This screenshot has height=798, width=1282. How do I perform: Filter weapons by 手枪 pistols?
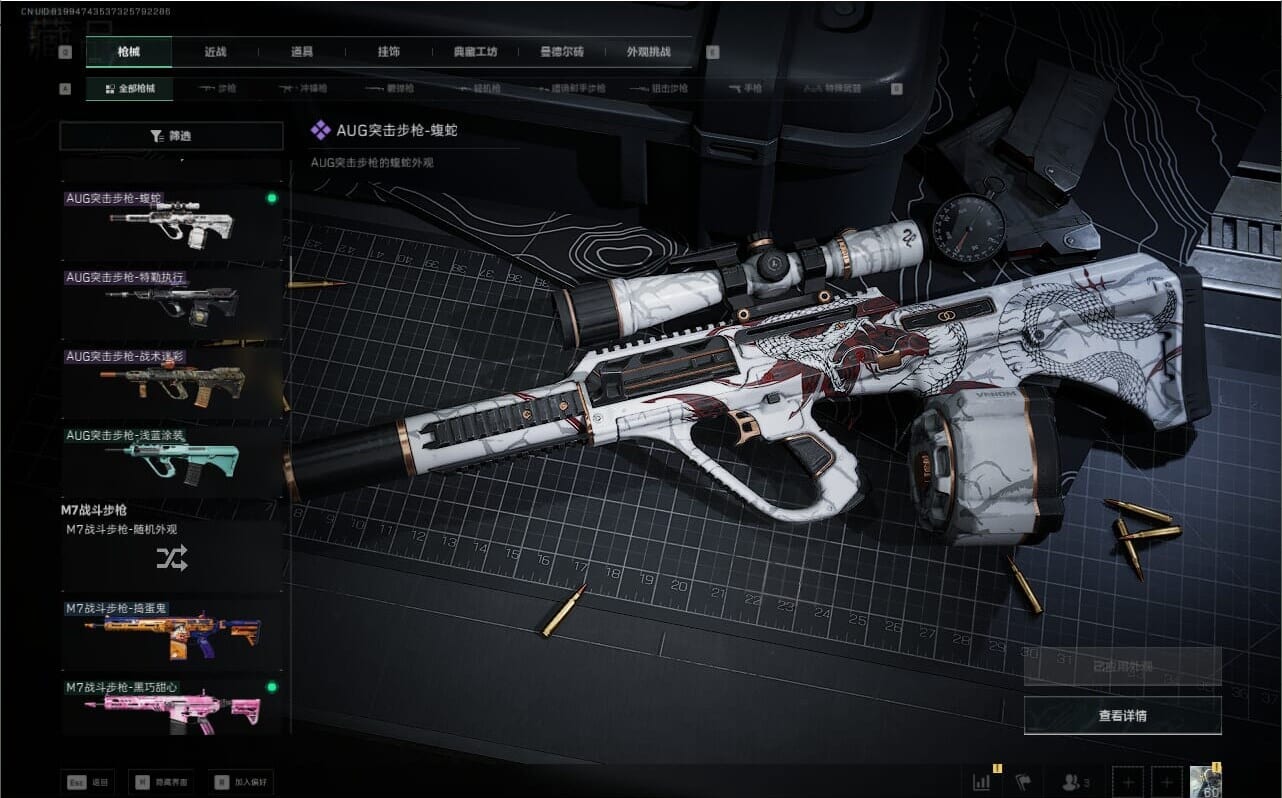745,89
